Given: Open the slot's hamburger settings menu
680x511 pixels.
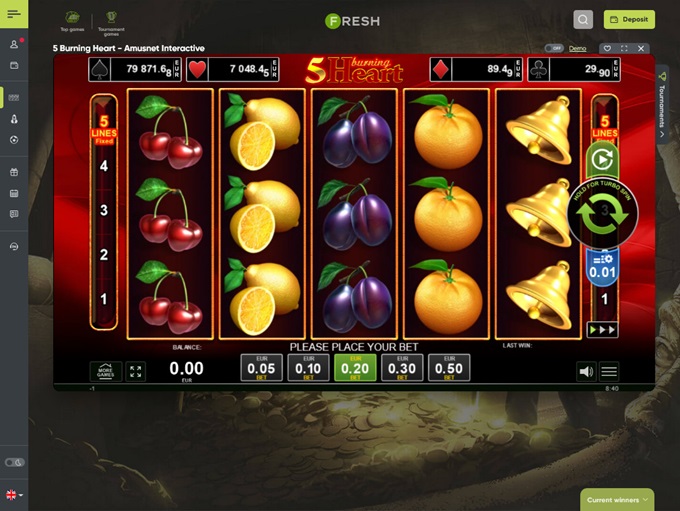Looking at the screenshot, I should pos(609,372).
